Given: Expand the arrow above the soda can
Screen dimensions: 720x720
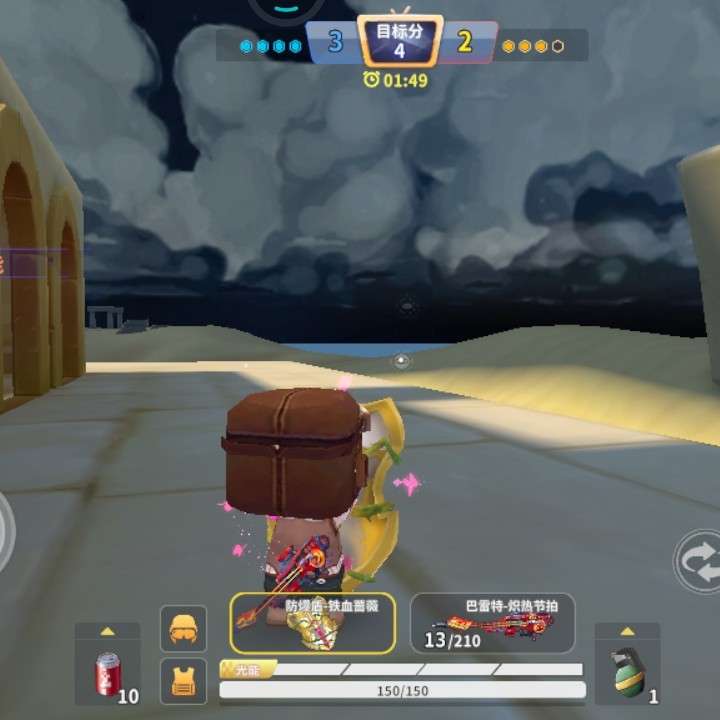Looking at the screenshot, I should pos(107,632).
